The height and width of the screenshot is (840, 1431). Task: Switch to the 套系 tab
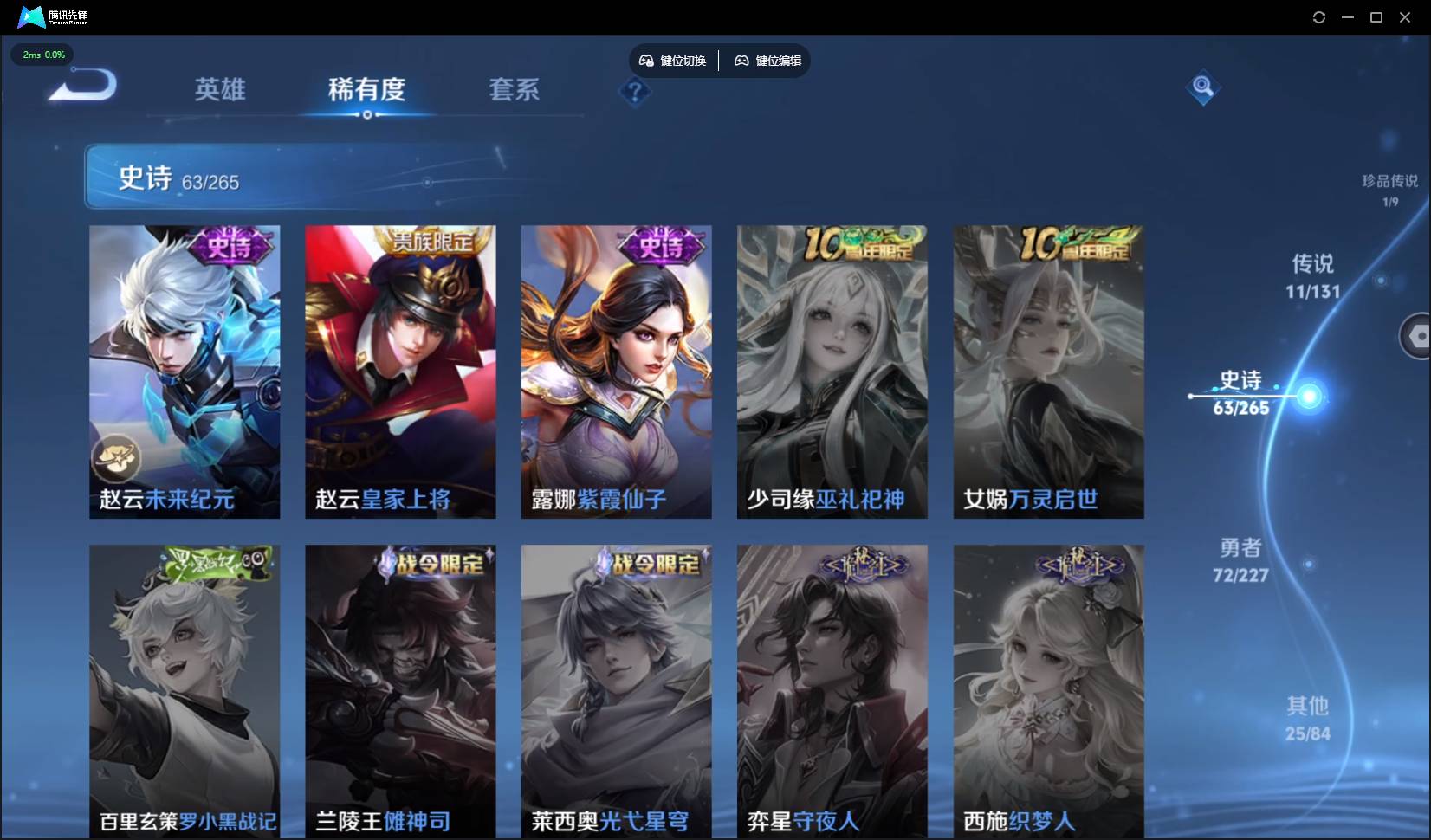pos(514,90)
